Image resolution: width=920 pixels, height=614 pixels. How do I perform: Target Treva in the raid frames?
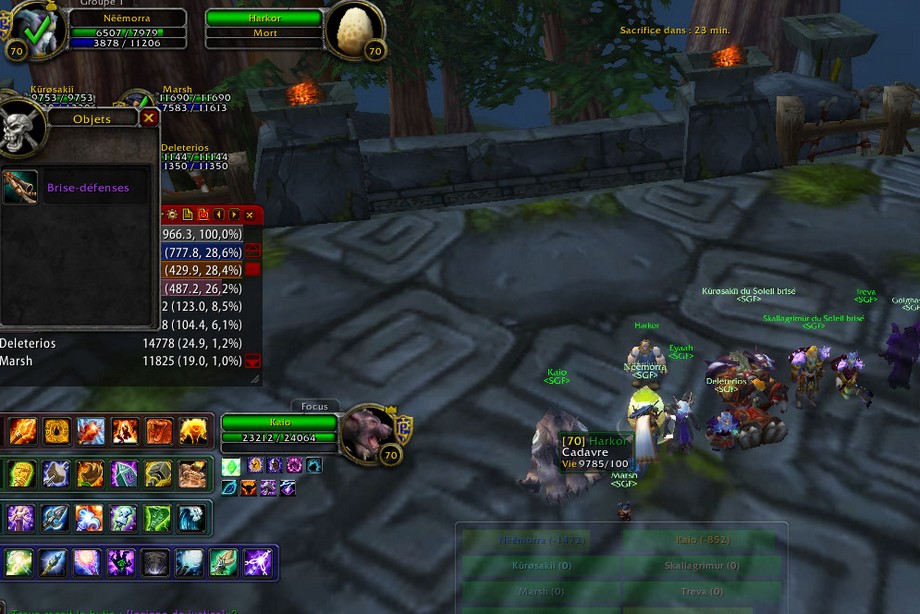(x=701, y=591)
